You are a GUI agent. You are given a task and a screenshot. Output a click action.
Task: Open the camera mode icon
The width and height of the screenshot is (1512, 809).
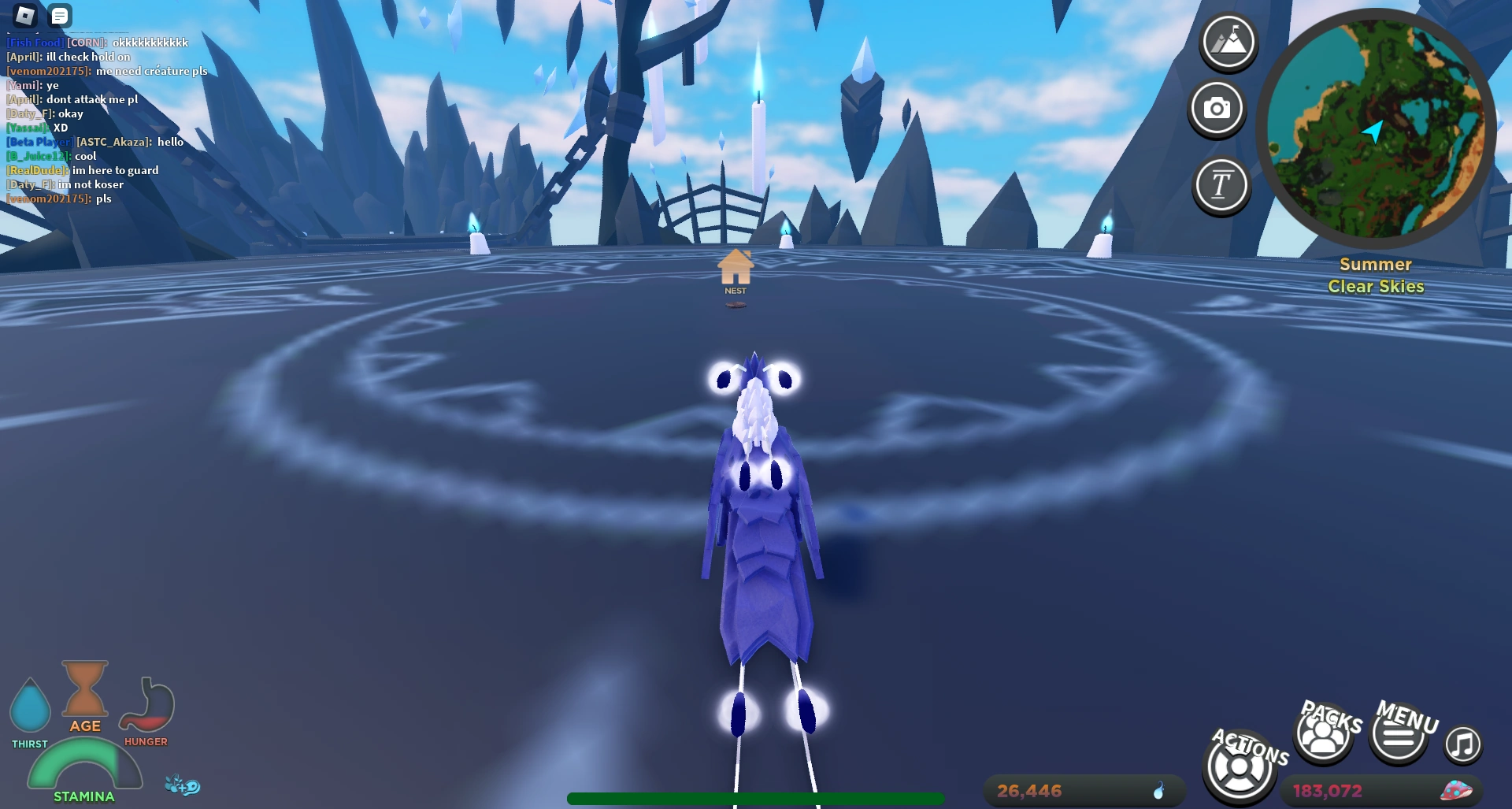pos(1216,110)
